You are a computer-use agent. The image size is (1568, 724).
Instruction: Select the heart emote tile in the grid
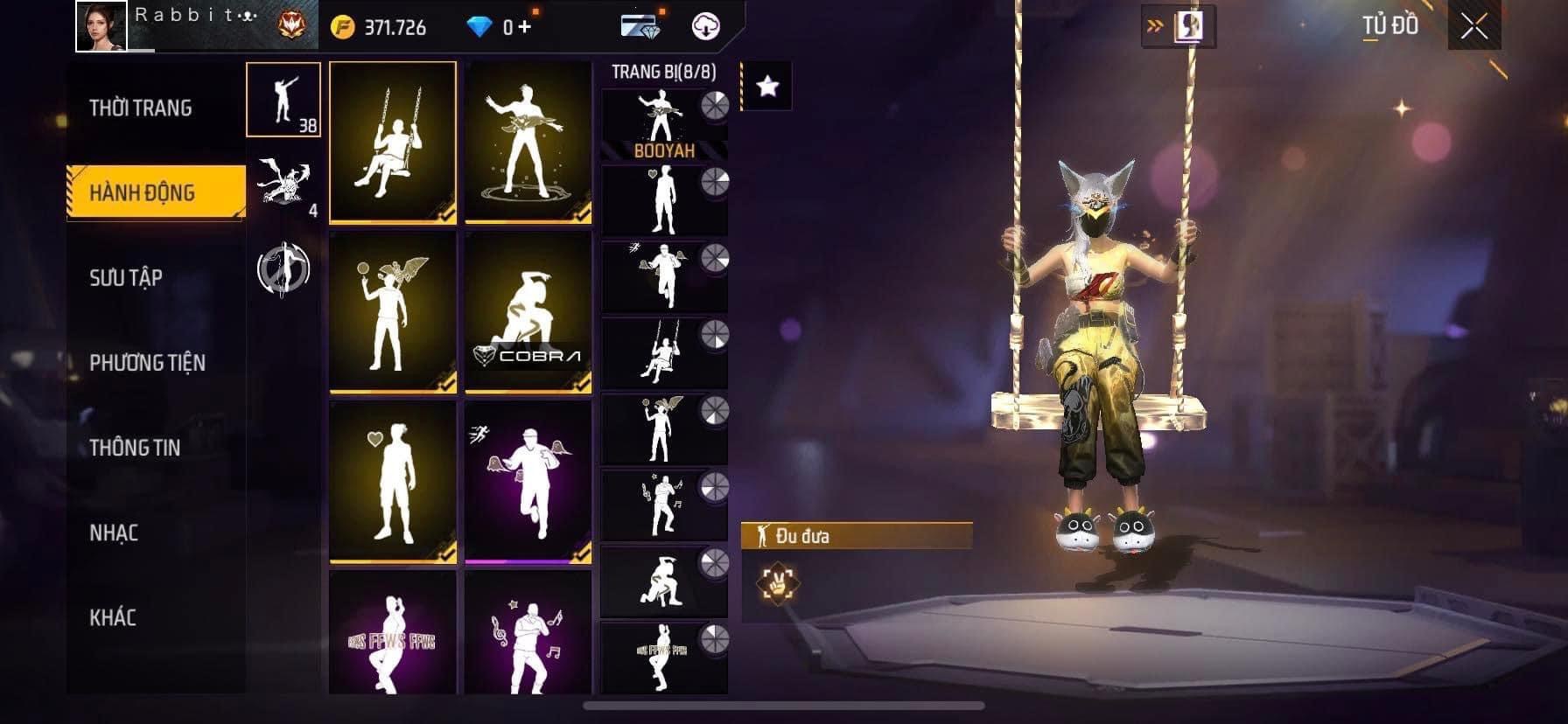pos(393,482)
